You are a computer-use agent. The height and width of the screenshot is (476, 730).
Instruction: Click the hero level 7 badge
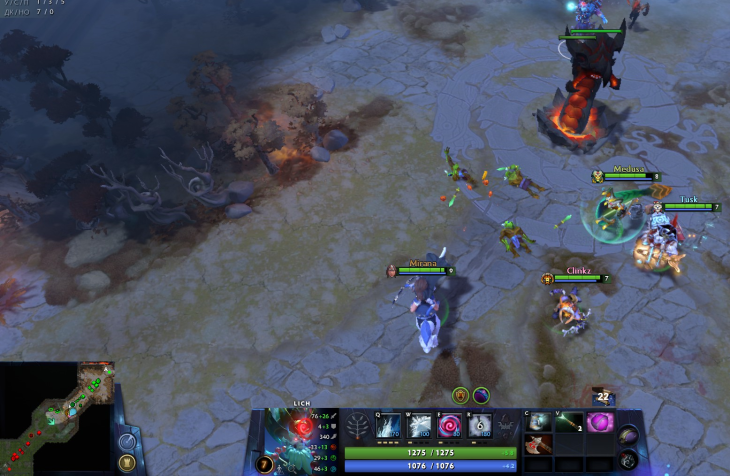click(x=264, y=464)
